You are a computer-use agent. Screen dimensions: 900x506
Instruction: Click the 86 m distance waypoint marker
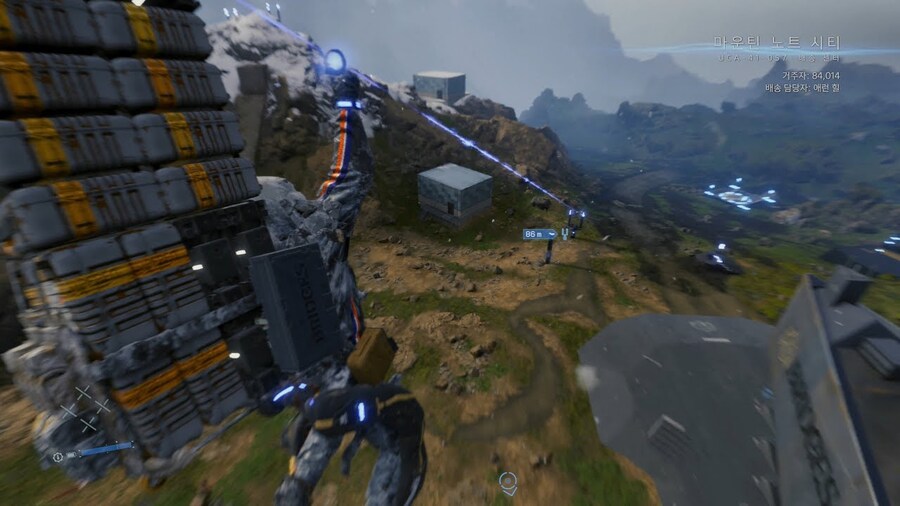(539, 234)
